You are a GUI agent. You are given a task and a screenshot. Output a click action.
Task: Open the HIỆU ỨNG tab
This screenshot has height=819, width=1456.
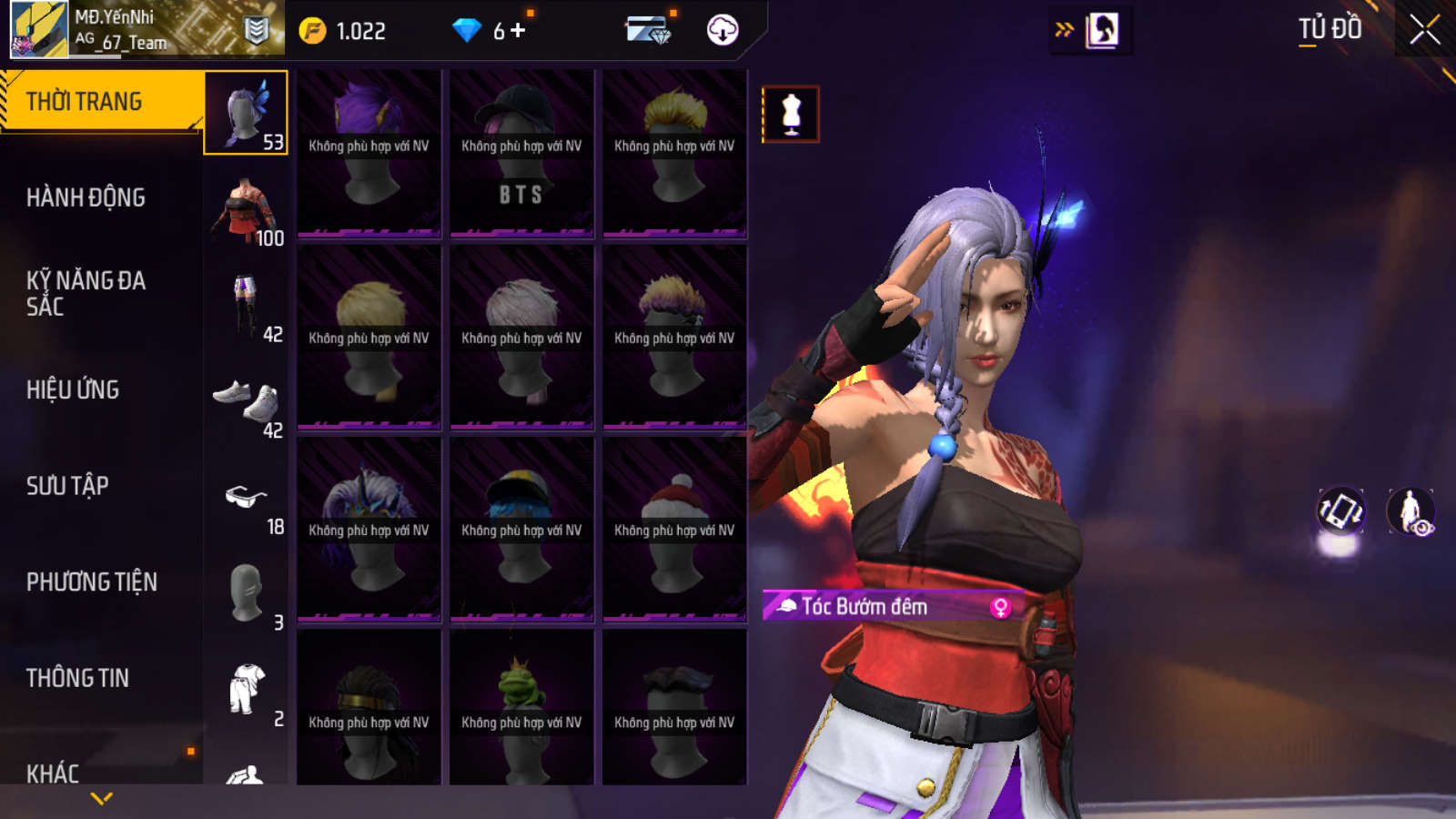[73, 389]
